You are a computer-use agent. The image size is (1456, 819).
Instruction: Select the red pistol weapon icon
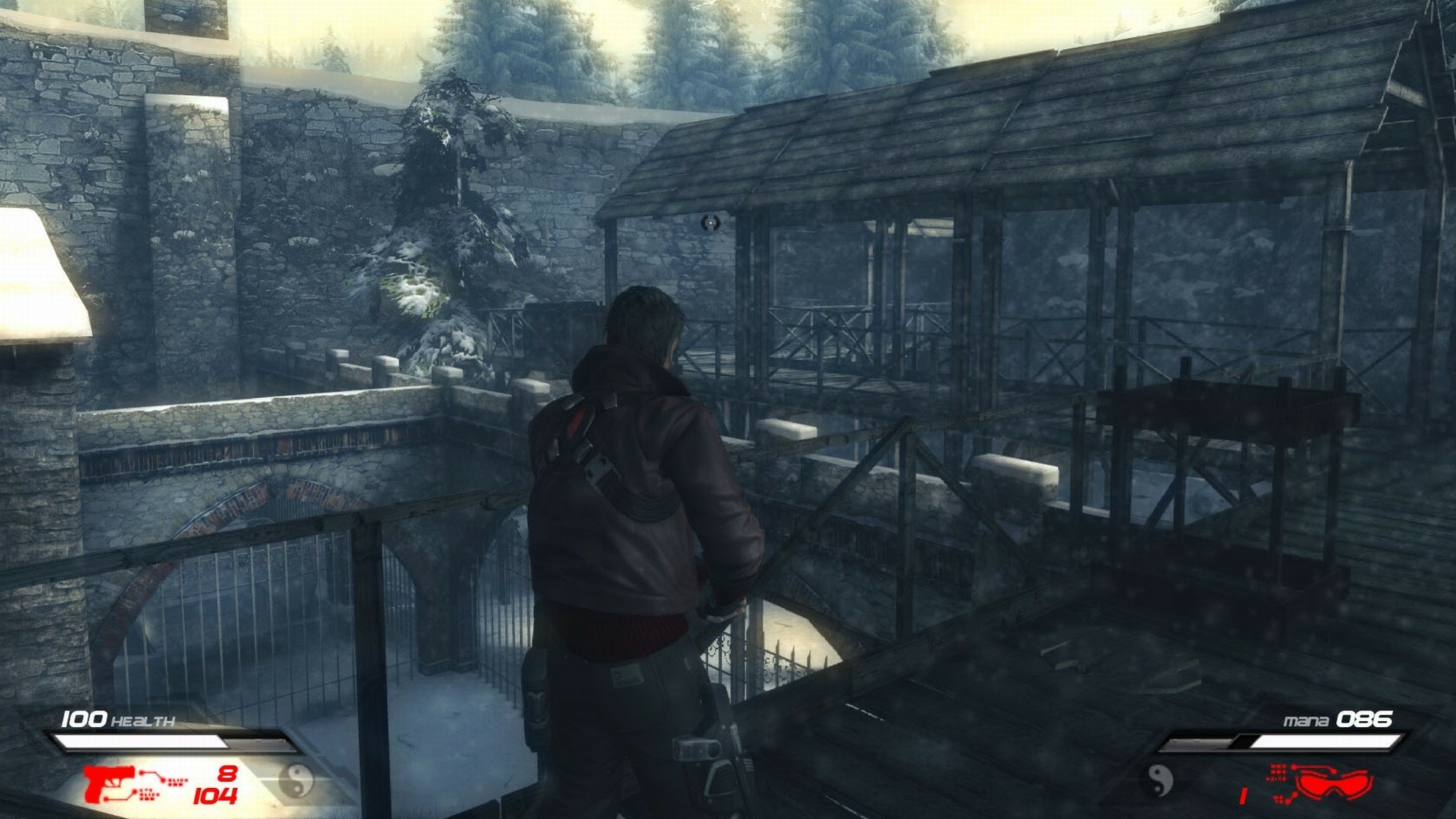point(109,783)
